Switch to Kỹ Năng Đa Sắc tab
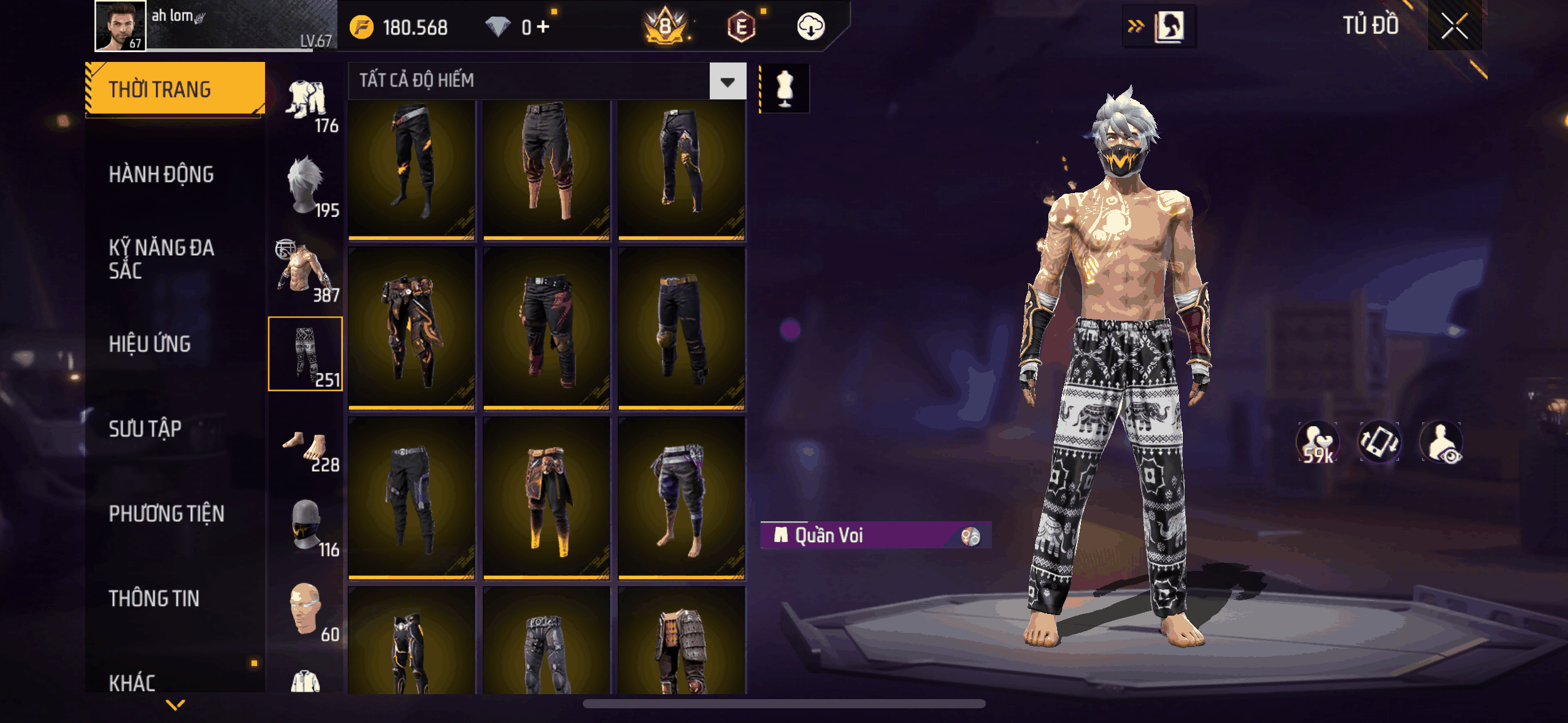 pyautogui.click(x=161, y=259)
